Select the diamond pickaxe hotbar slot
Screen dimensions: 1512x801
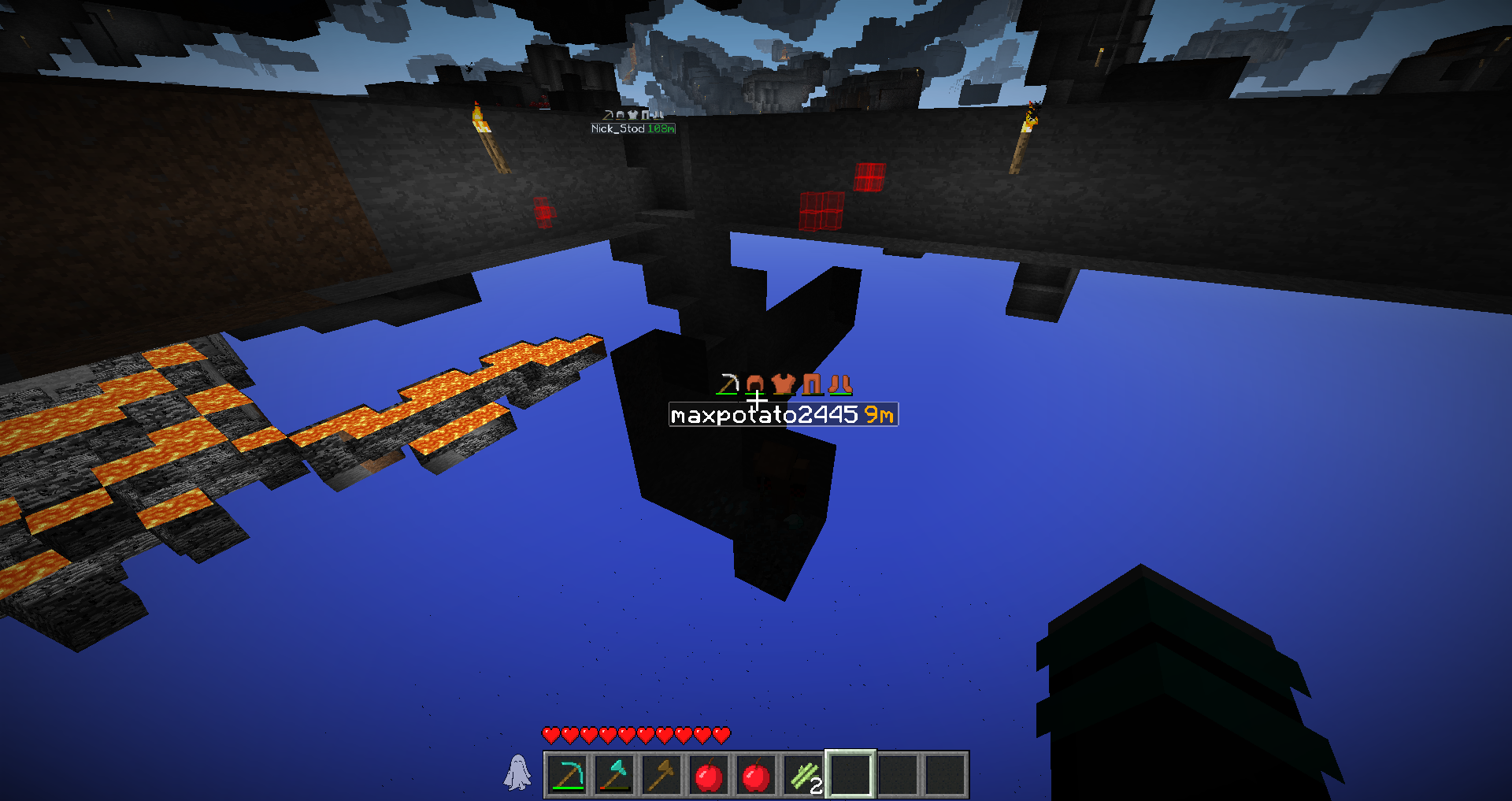(x=567, y=775)
